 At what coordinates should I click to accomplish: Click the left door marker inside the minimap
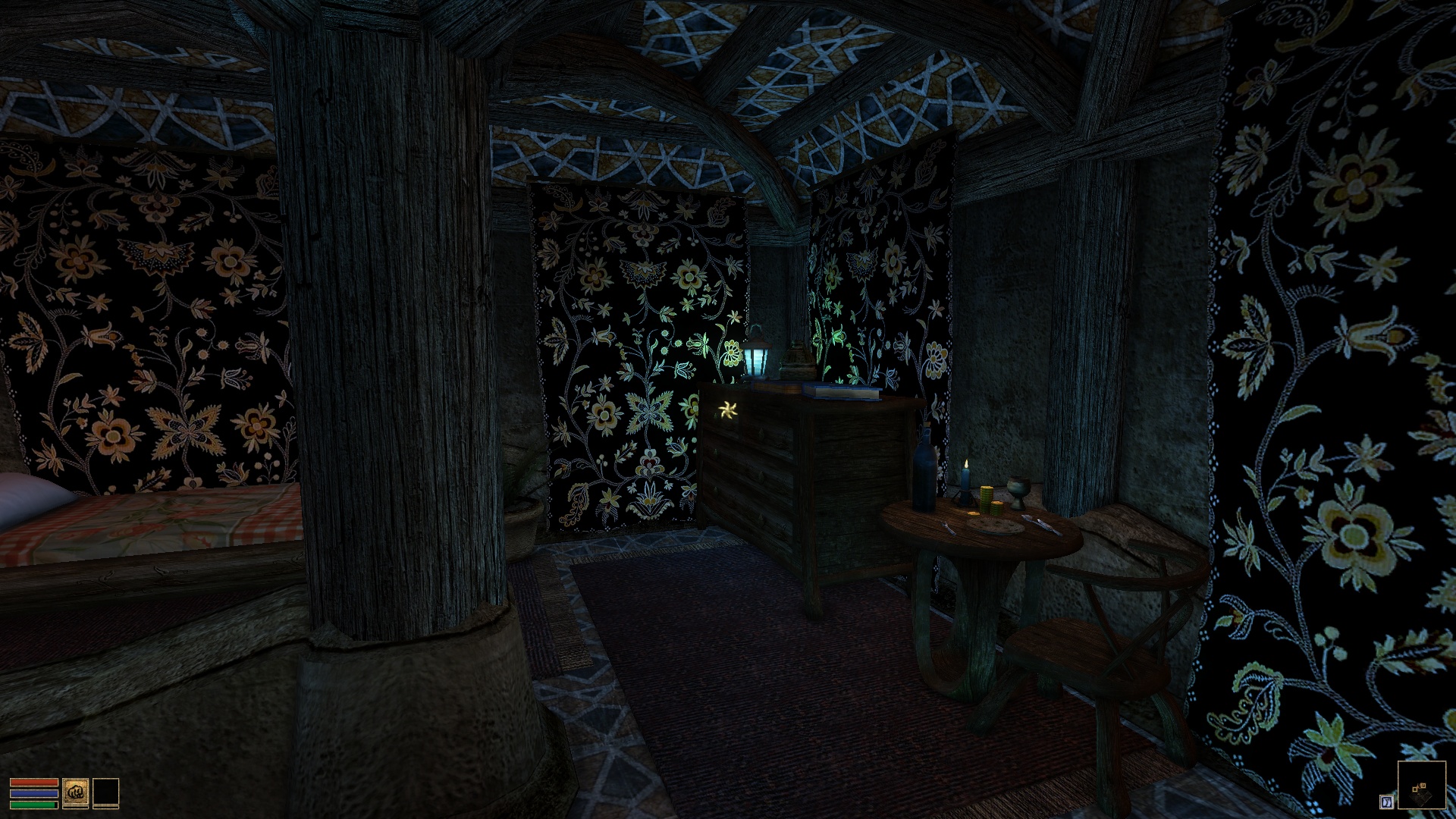pos(1414,789)
